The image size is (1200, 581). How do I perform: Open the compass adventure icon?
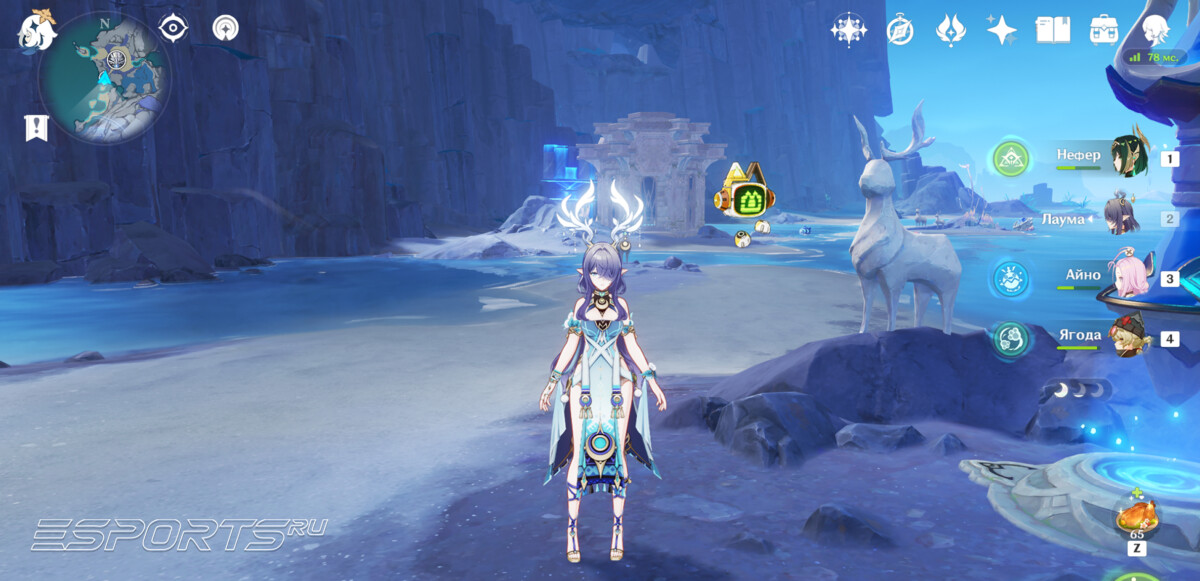(900, 30)
